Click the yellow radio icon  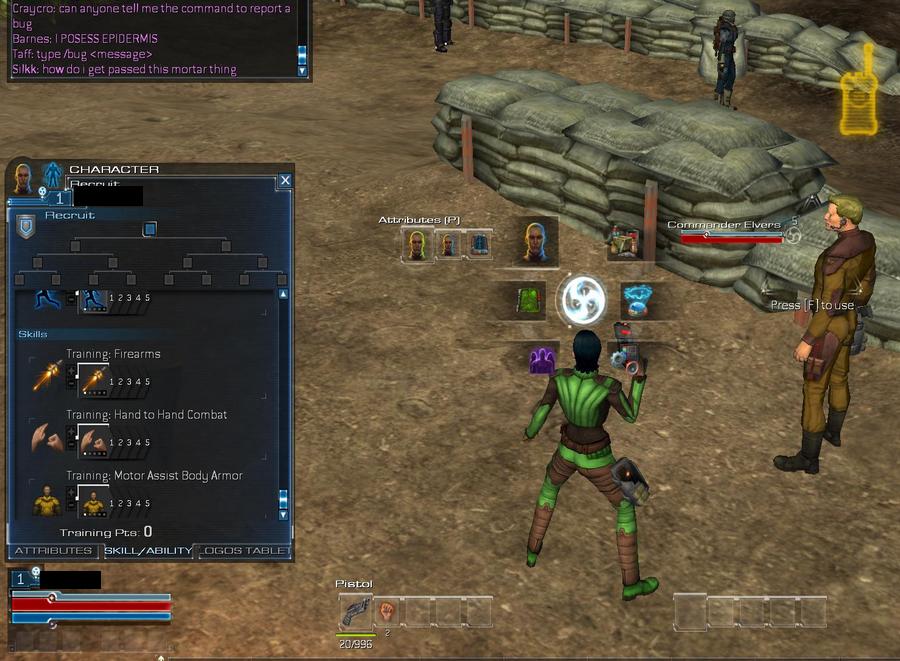pyautogui.click(x=858, y=90)
